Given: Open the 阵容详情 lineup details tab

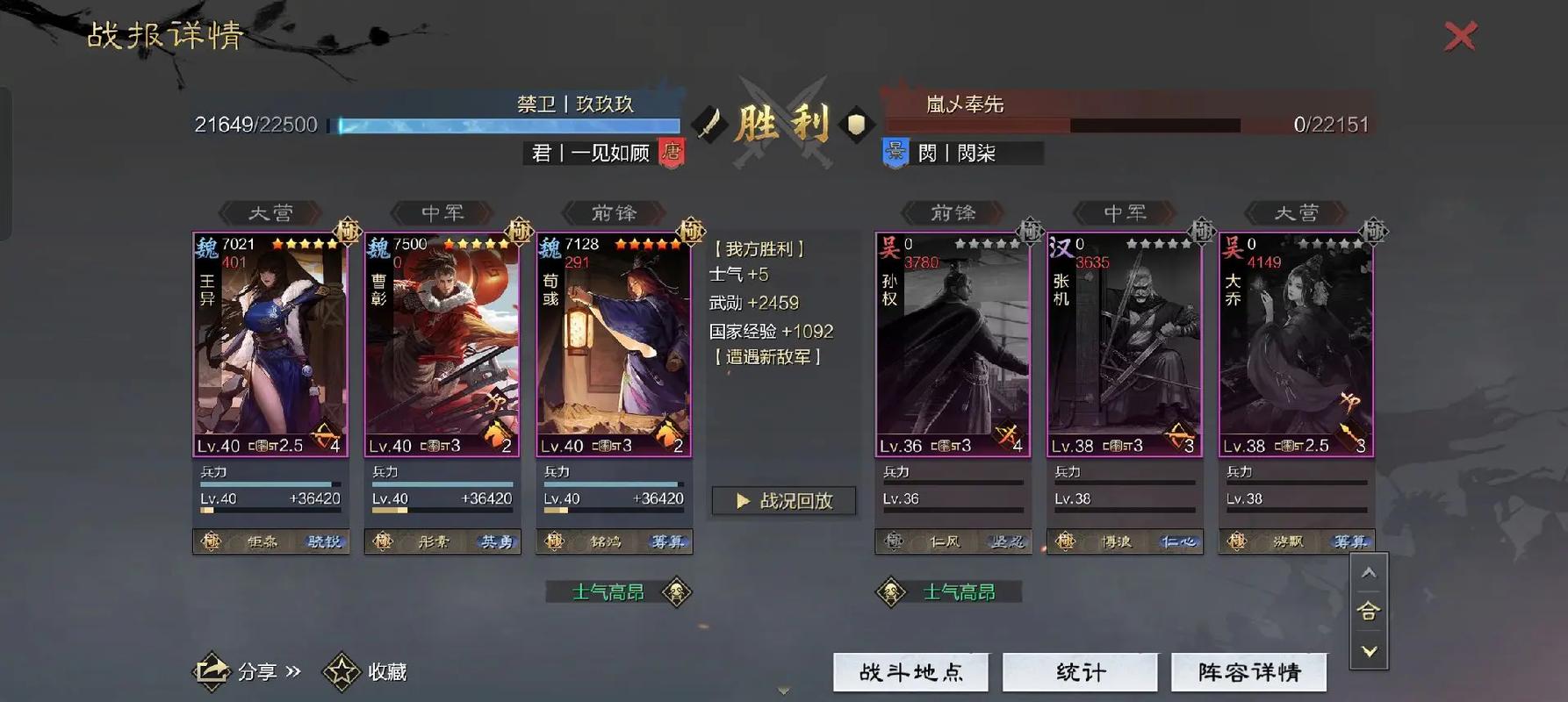Looking at the screenshot, I should (x=1249, y=671).
